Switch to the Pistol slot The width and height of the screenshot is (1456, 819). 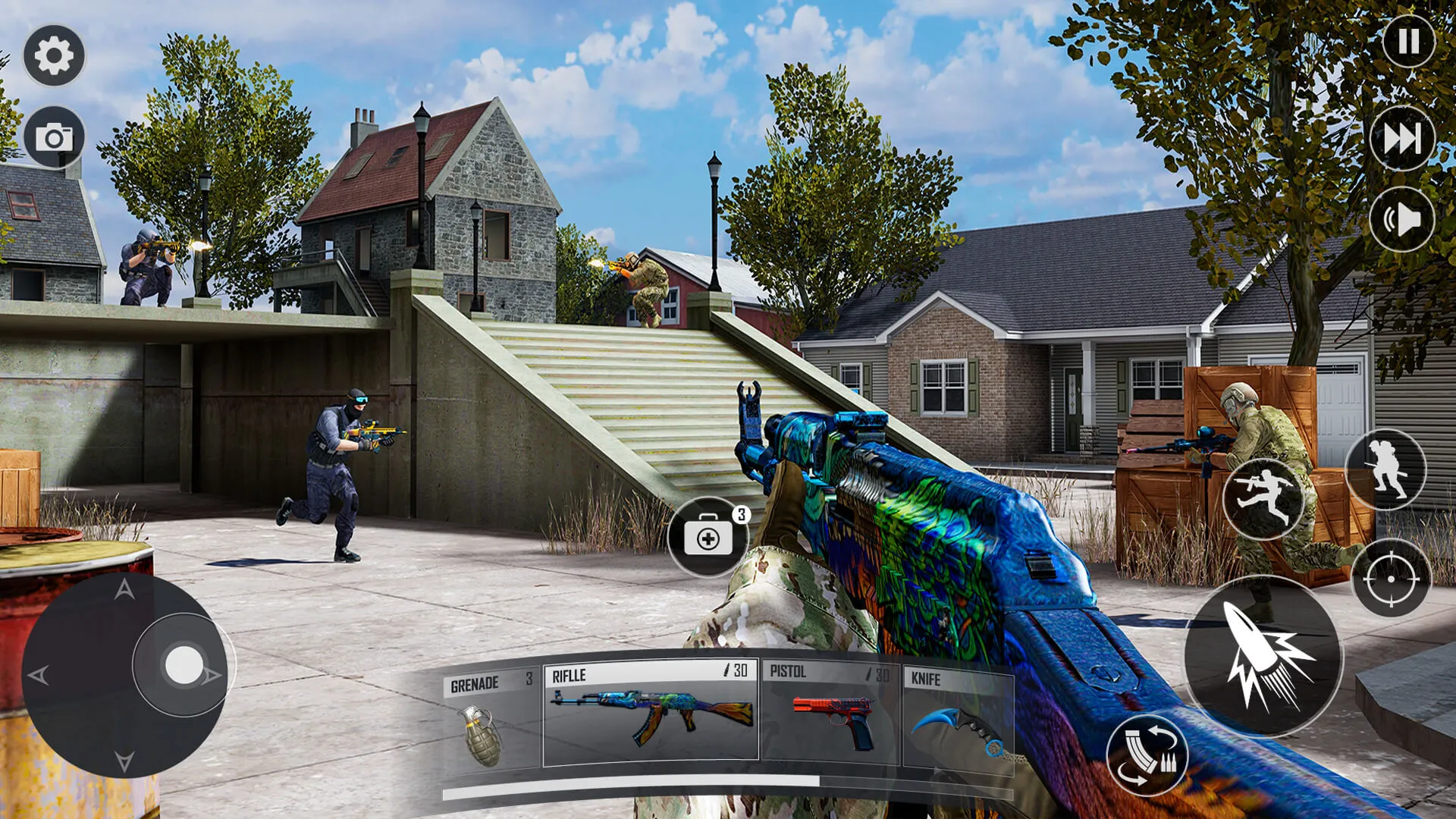coord(831,713)
